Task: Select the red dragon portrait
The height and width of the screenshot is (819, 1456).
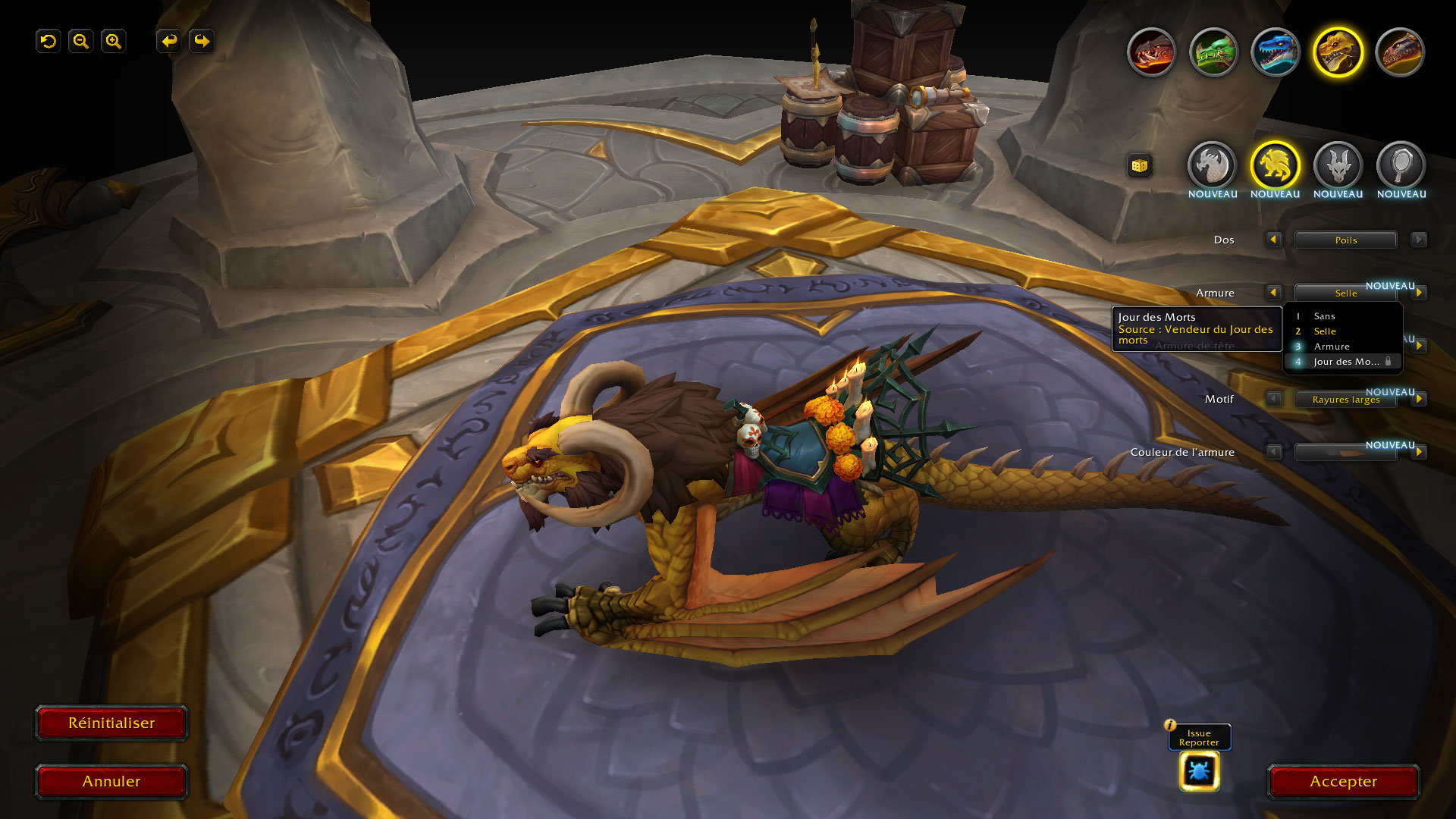Action: (x=1151, y=52)
